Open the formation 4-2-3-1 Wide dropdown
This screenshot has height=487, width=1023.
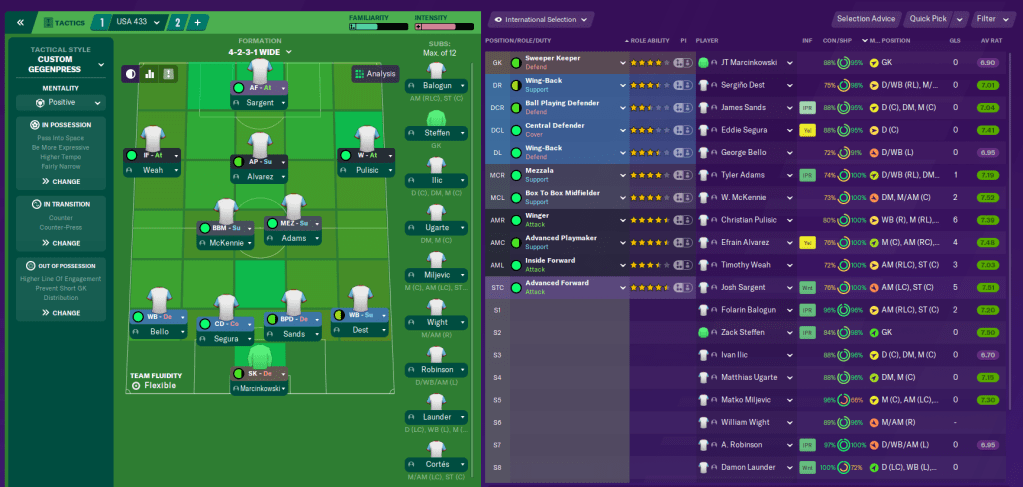click(x=259, y=51)
